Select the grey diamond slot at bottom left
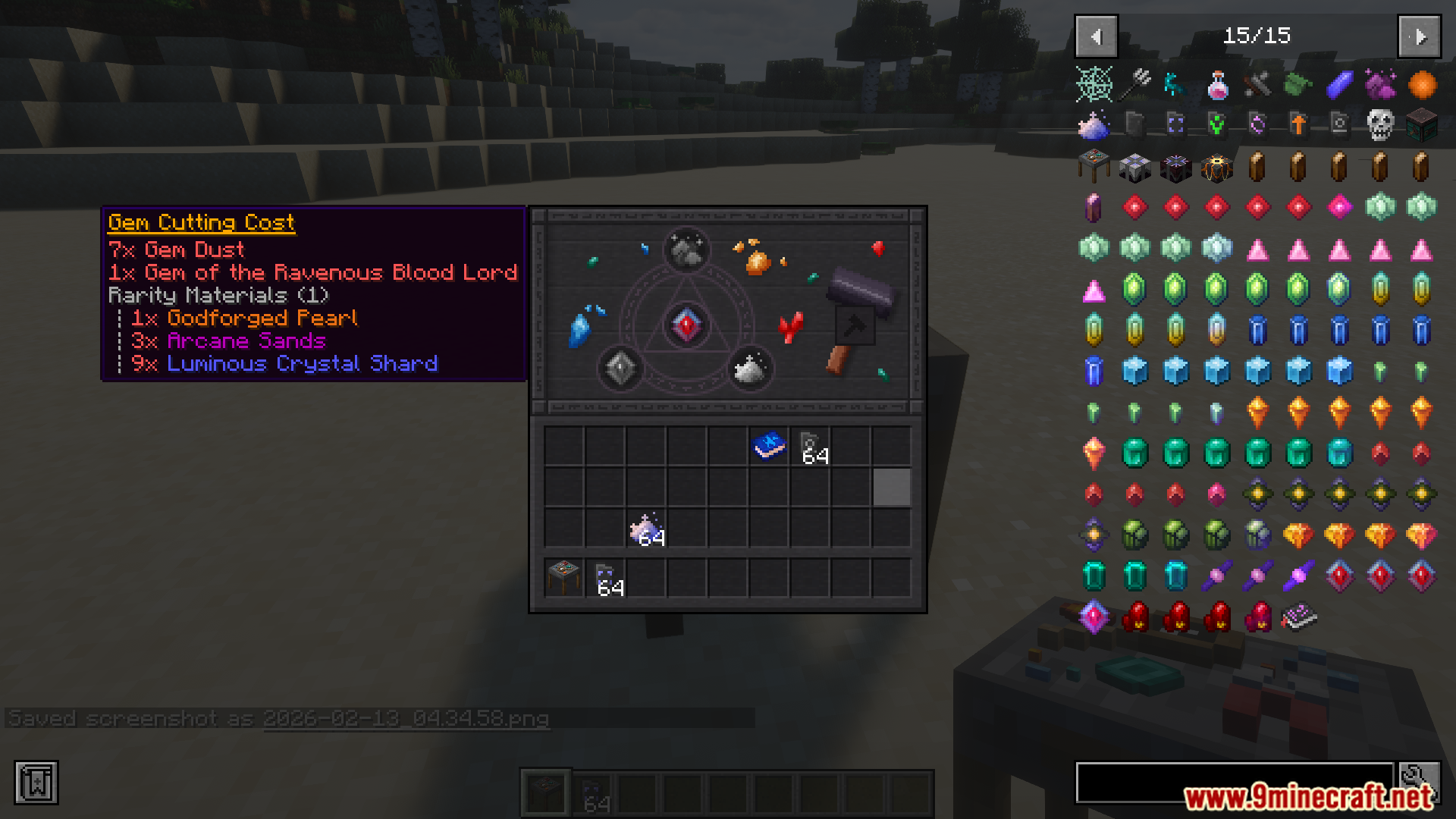The width and height of the screenshot is (1456, 819). pyautogui.click(x=621, y=369)
